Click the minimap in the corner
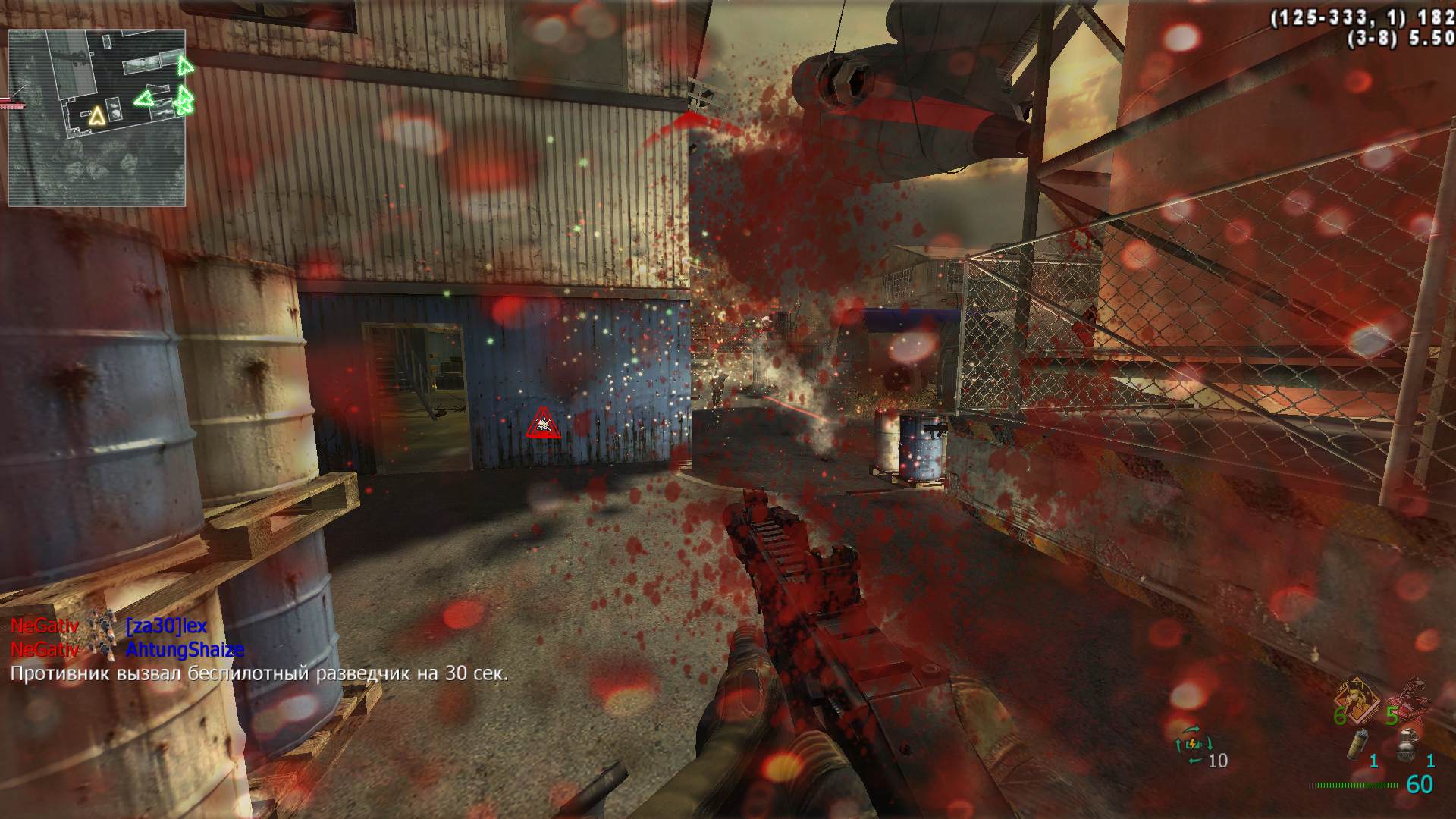 click(x=96, y=118)
